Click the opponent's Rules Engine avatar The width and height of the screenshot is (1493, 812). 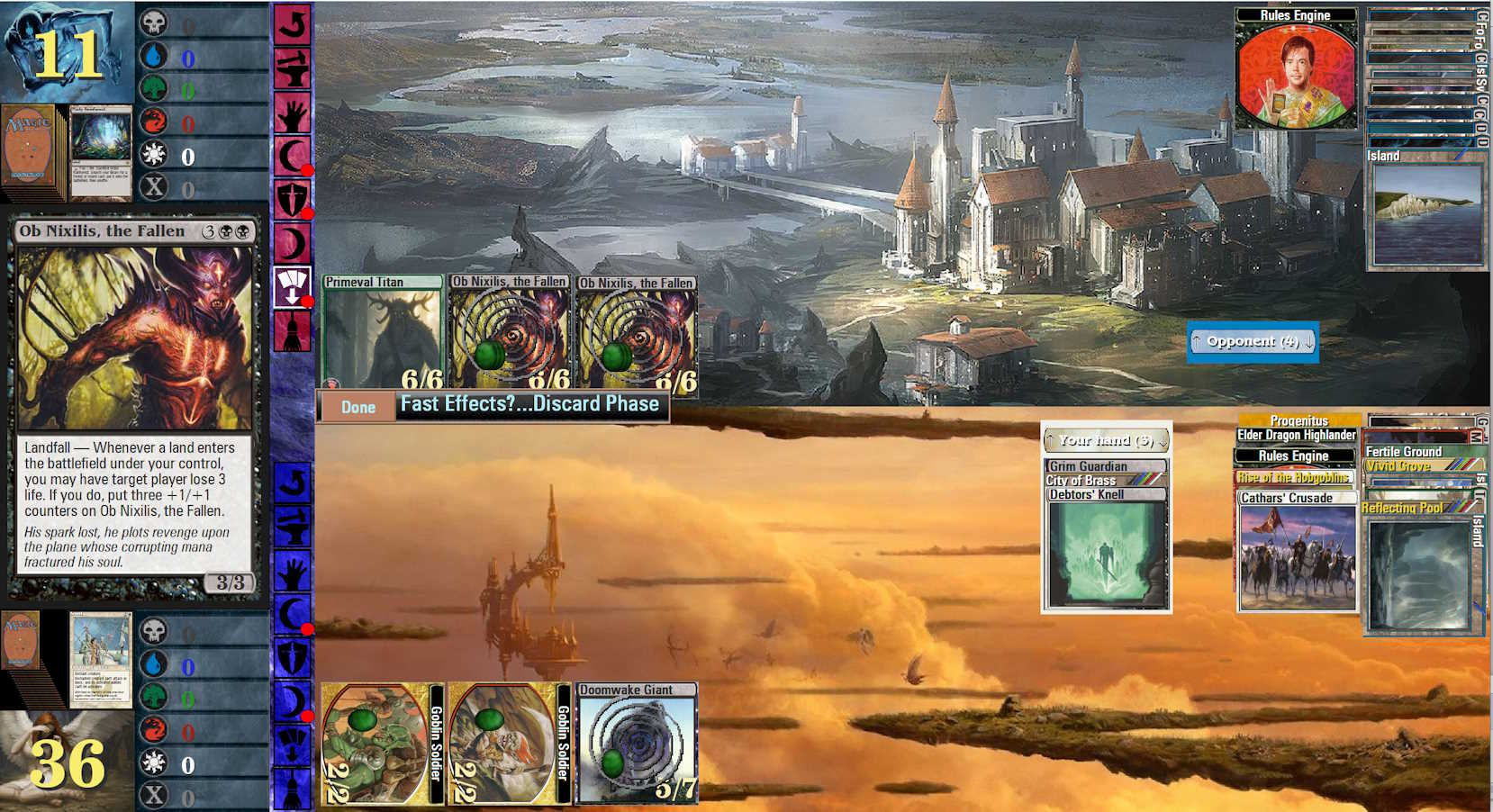[x=1295, y=76]
